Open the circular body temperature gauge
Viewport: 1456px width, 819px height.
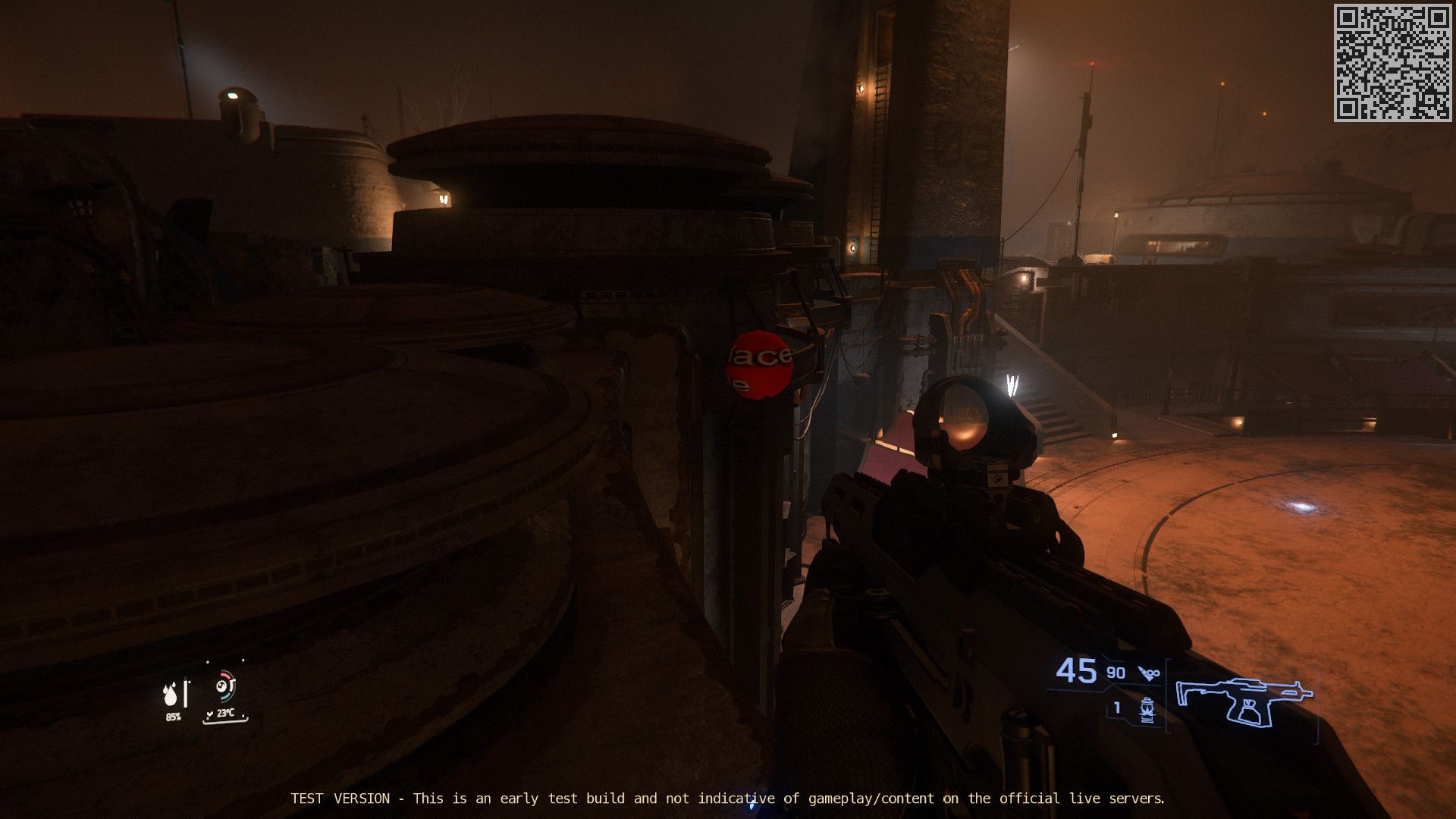pyautogui.click(x=224, y=686)
